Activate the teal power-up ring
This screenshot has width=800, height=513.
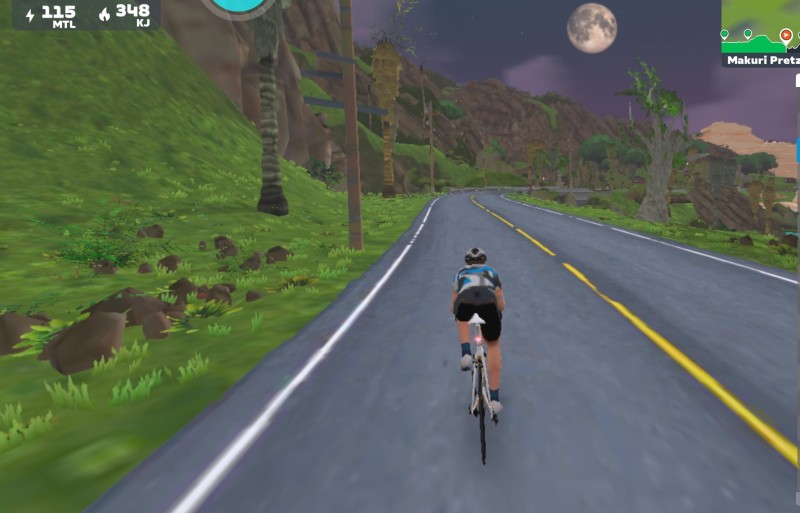[238, 5]
